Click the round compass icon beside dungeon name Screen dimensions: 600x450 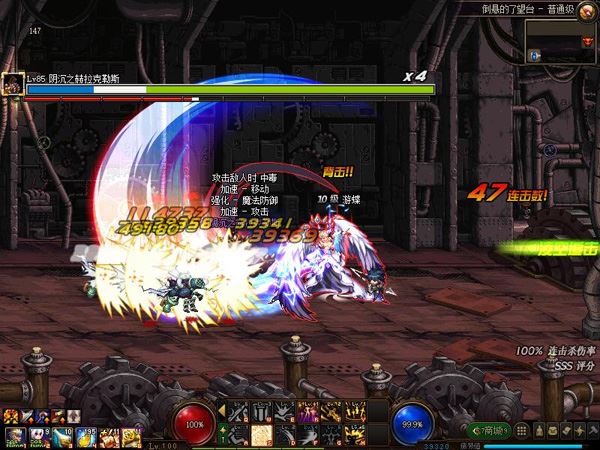click(x=585, y=8)
